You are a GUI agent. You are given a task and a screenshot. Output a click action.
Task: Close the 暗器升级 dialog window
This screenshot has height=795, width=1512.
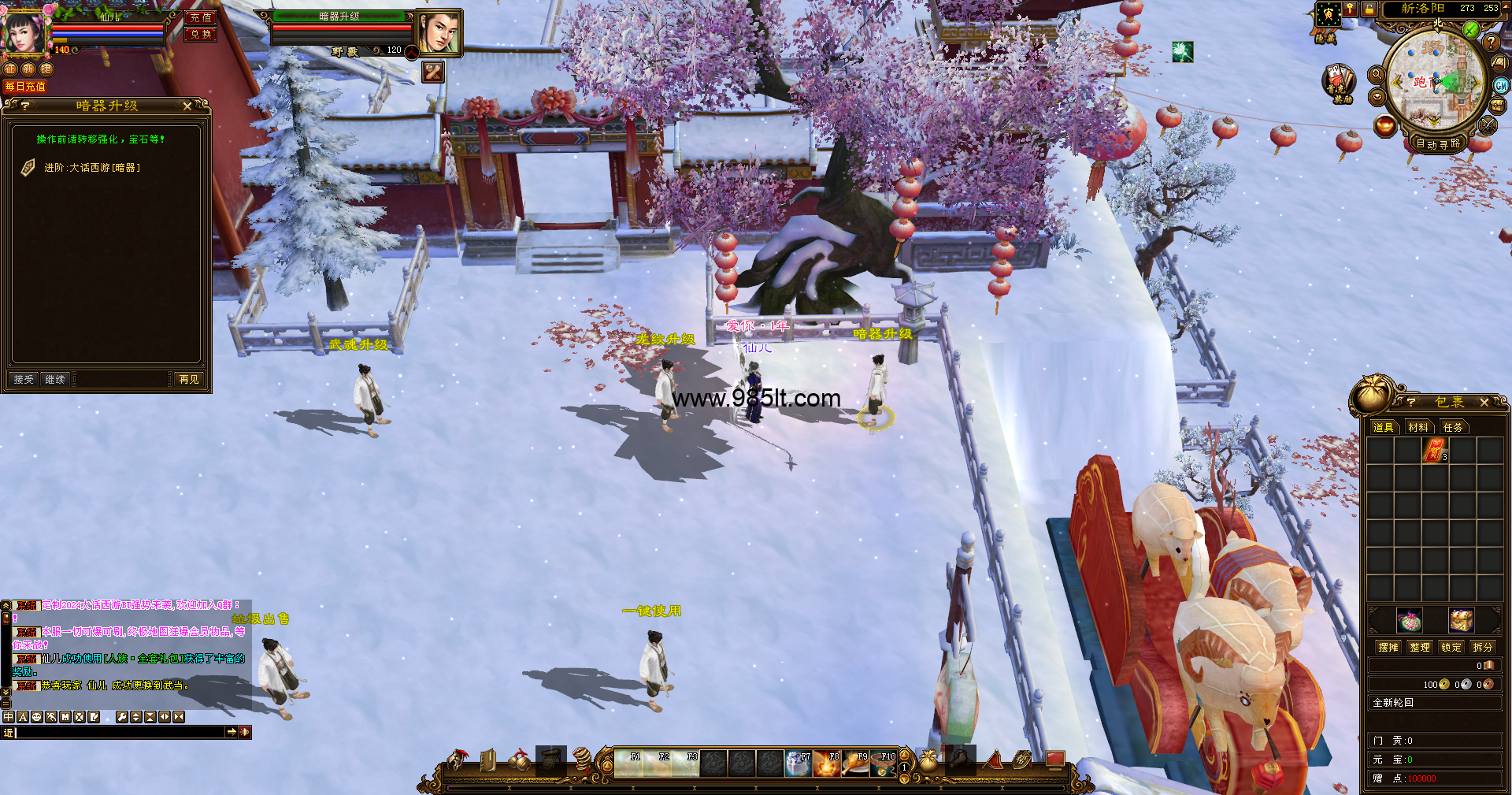pyautogui.click(x=187, y=106)
